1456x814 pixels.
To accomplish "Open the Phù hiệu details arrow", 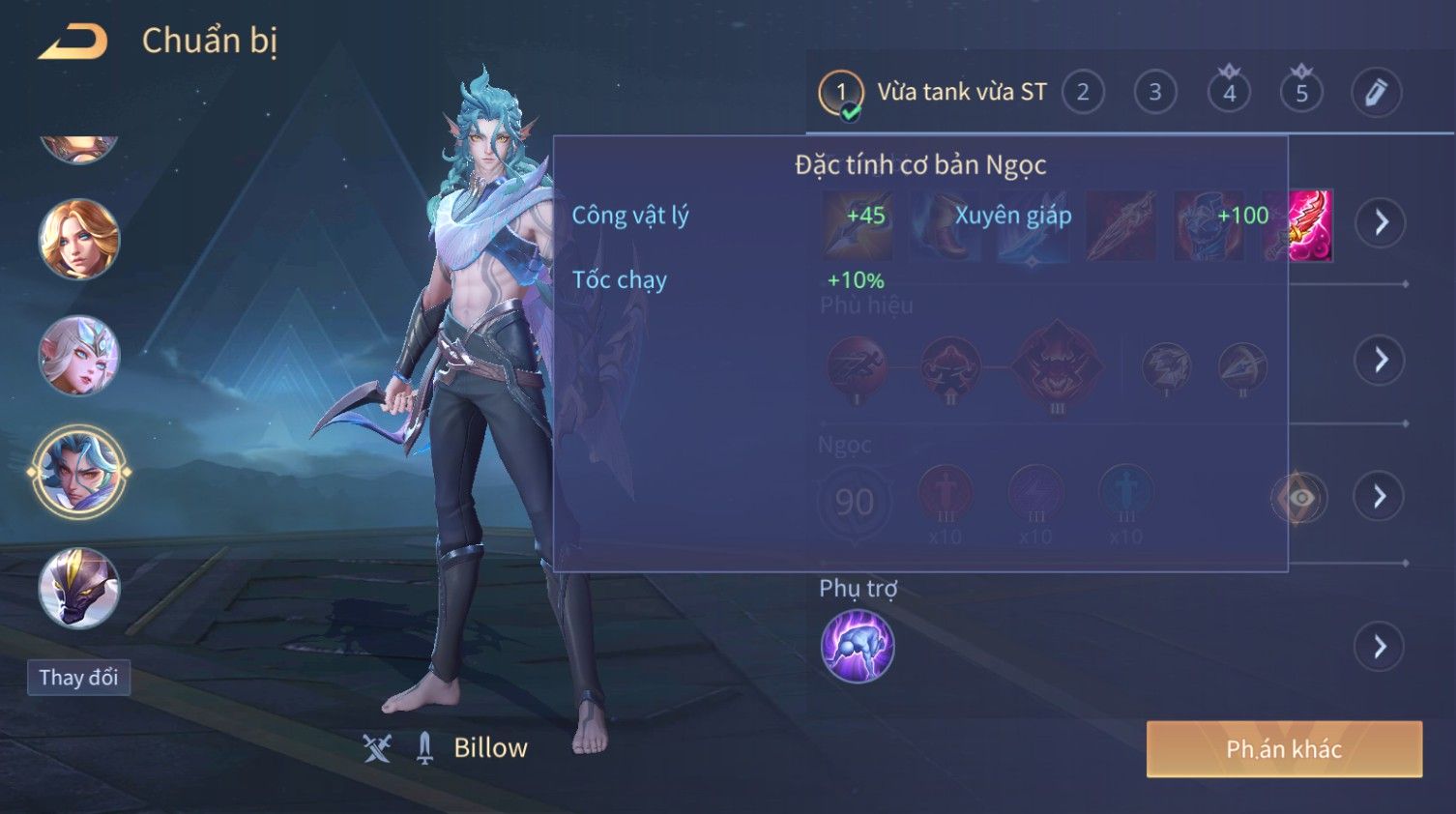I will click(x=1380, y=360).
